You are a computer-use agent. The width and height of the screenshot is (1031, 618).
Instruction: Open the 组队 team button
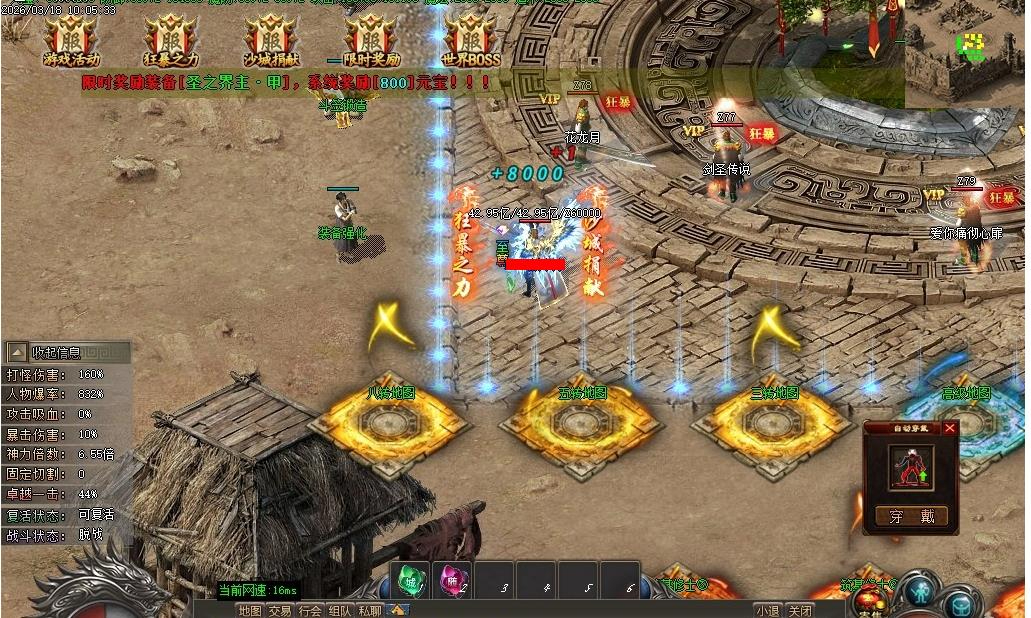tap(340, 610)
